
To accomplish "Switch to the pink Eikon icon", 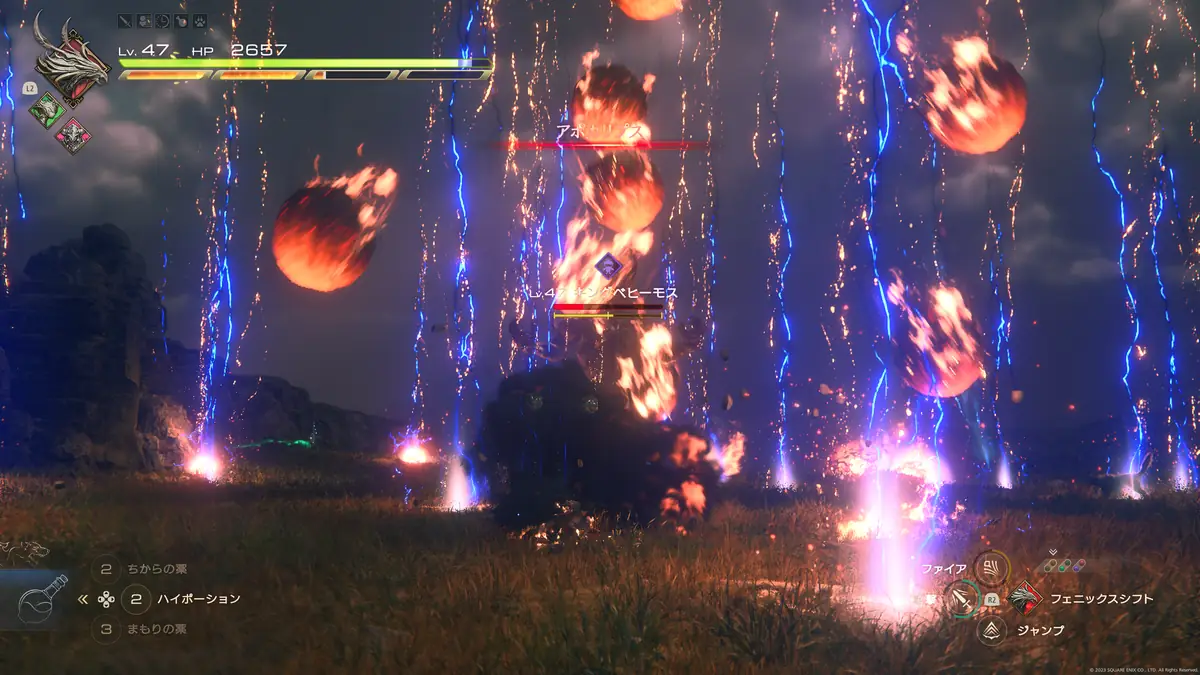I will coord(71,136).
